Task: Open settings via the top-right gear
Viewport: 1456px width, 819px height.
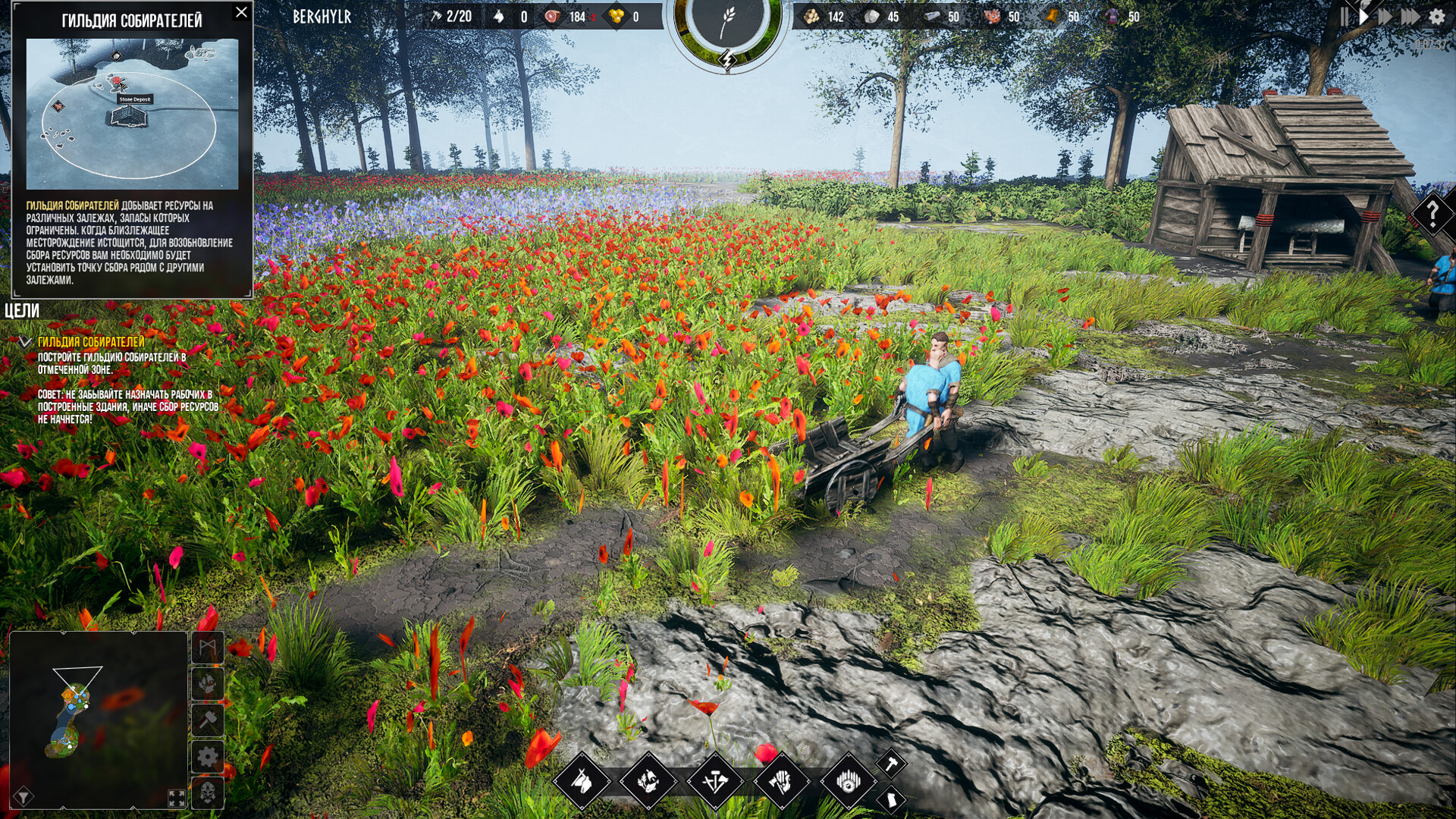Action: [x=1437, y=17]
